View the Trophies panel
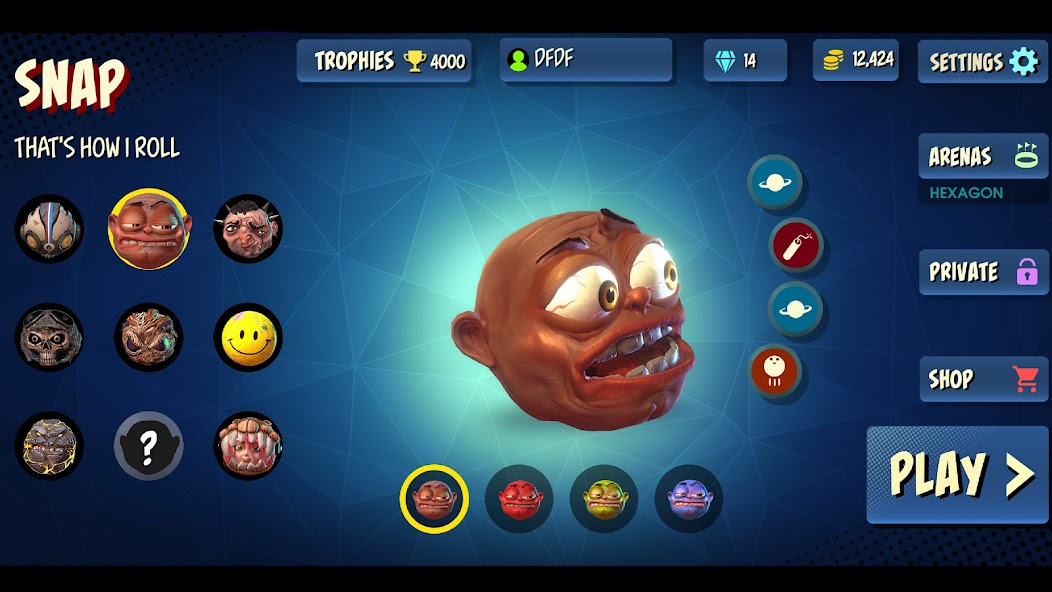This screenshot has width=1052, height=592. click(384, 61)
